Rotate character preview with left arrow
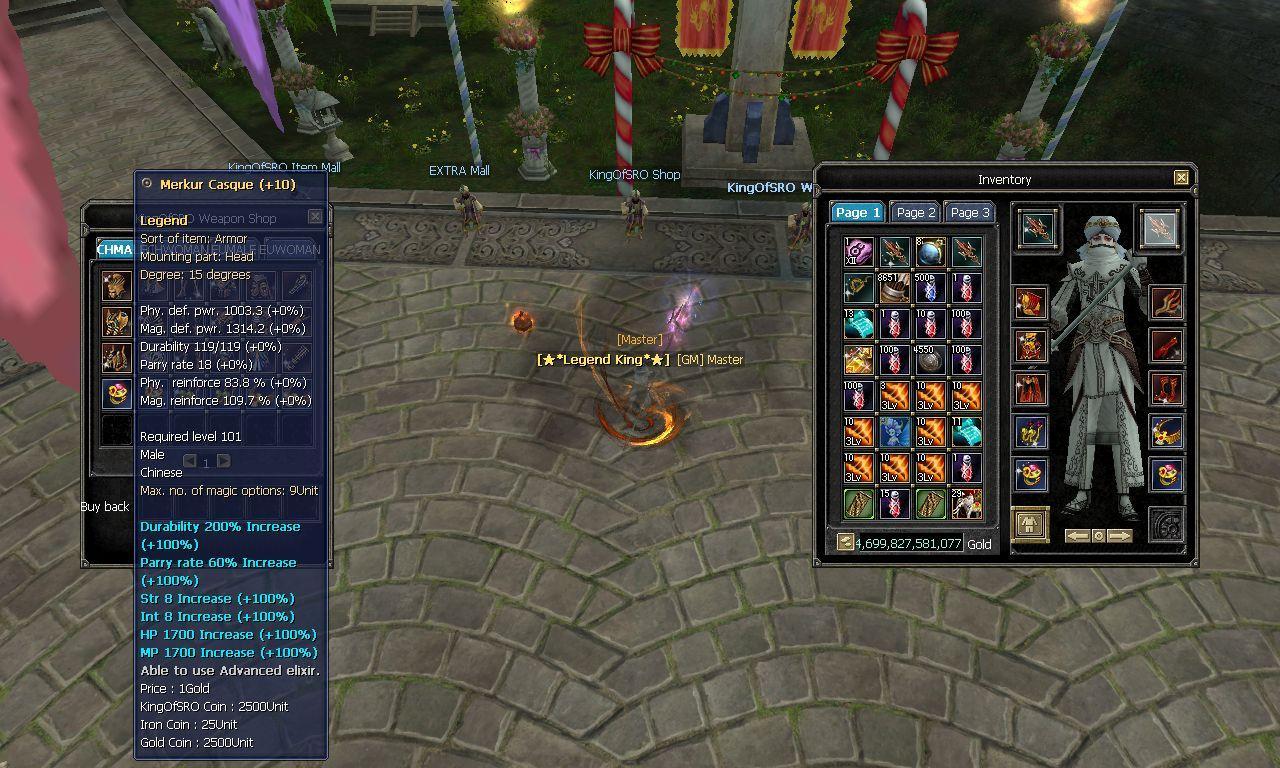This screenshot has width=1280, height=768. click(1077, 536)
